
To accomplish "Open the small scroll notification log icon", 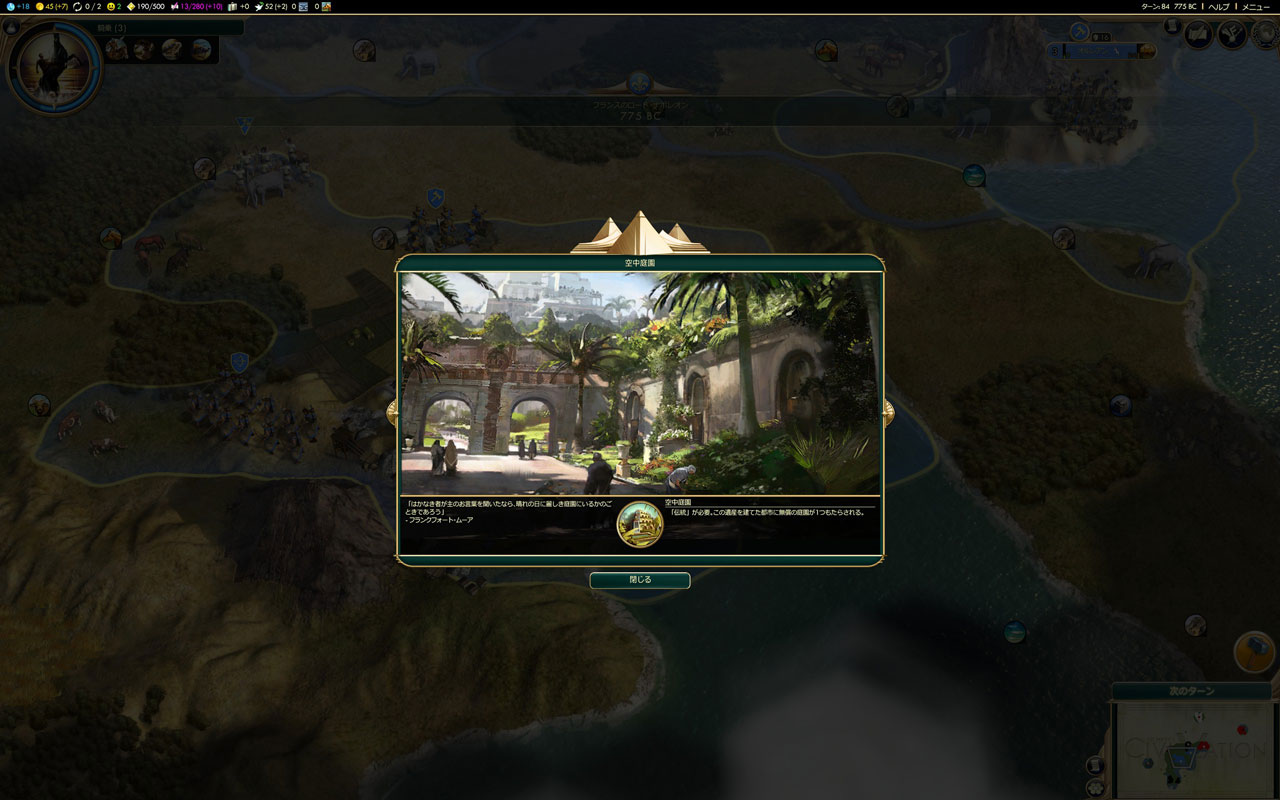I will tap(1173, 26).
